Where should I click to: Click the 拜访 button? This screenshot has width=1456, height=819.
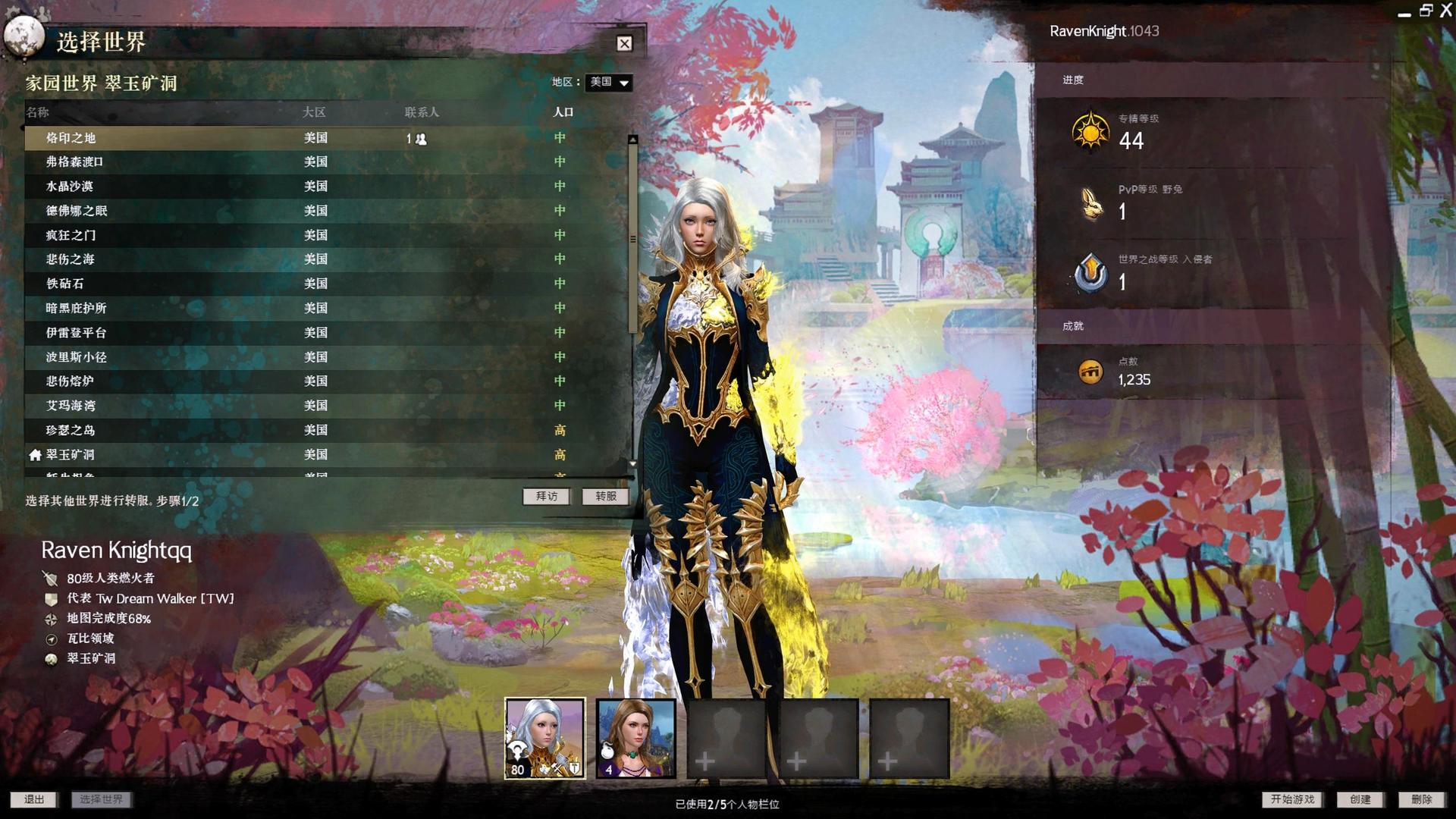point(546,497)
